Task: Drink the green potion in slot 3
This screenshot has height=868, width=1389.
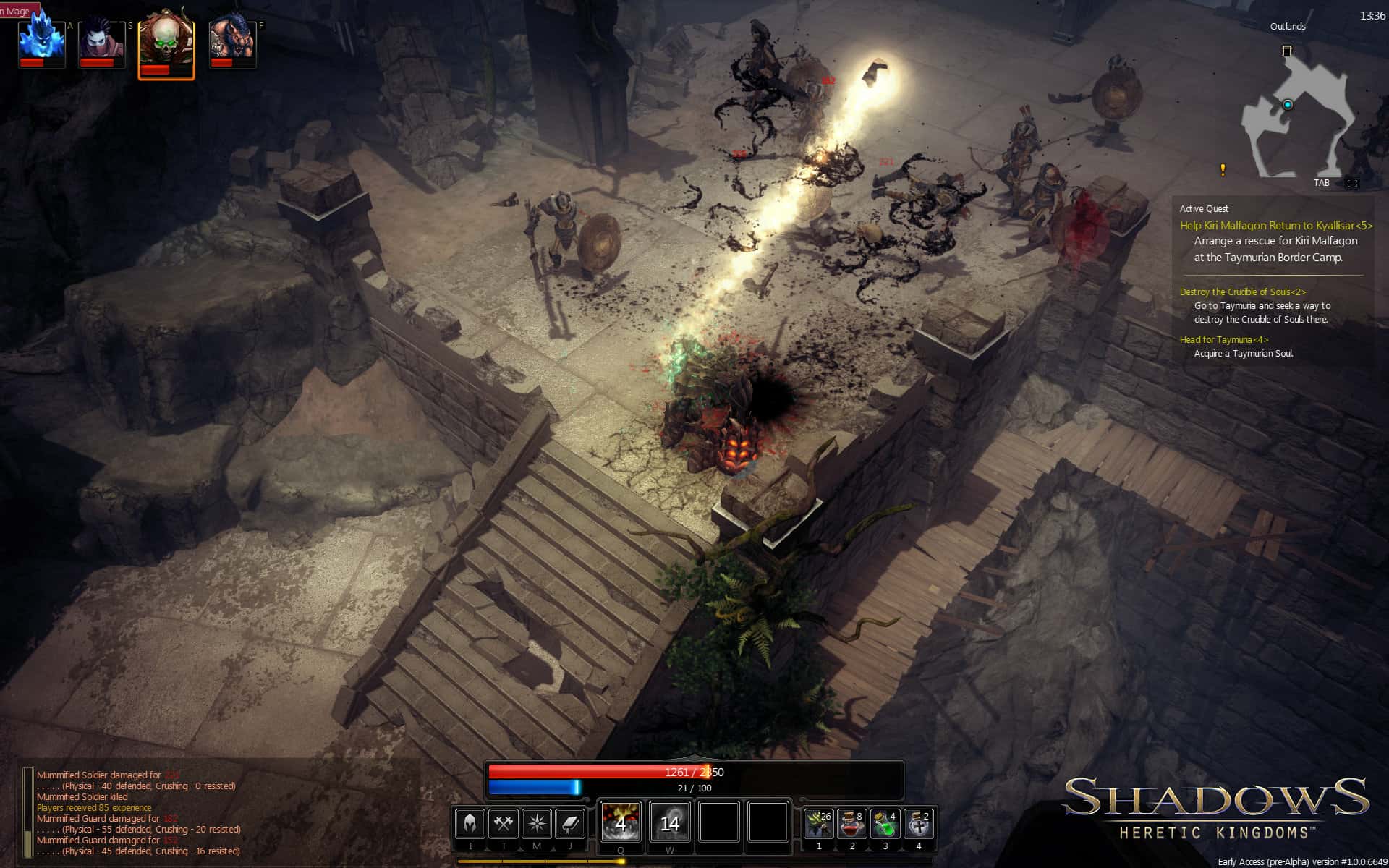Action: pos(885,823)
